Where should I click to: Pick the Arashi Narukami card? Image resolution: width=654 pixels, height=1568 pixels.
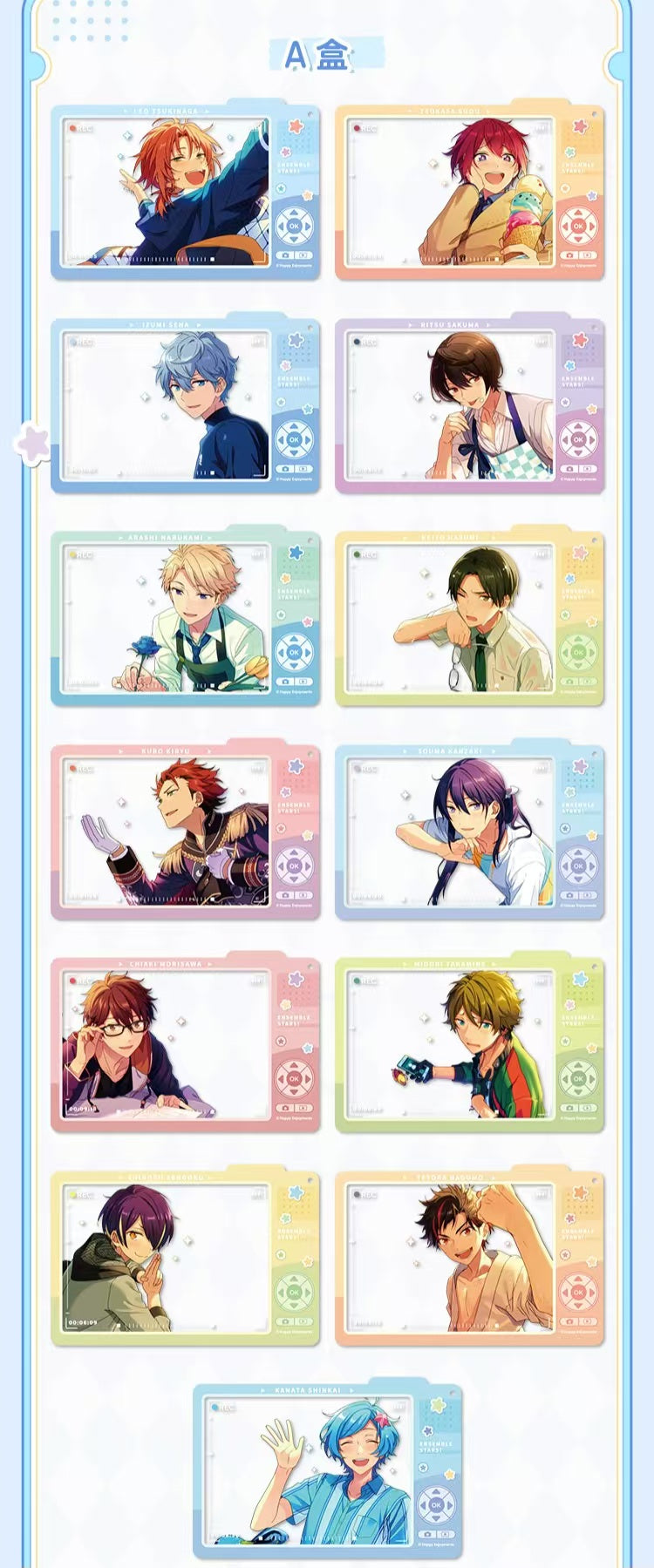(185, 619)
